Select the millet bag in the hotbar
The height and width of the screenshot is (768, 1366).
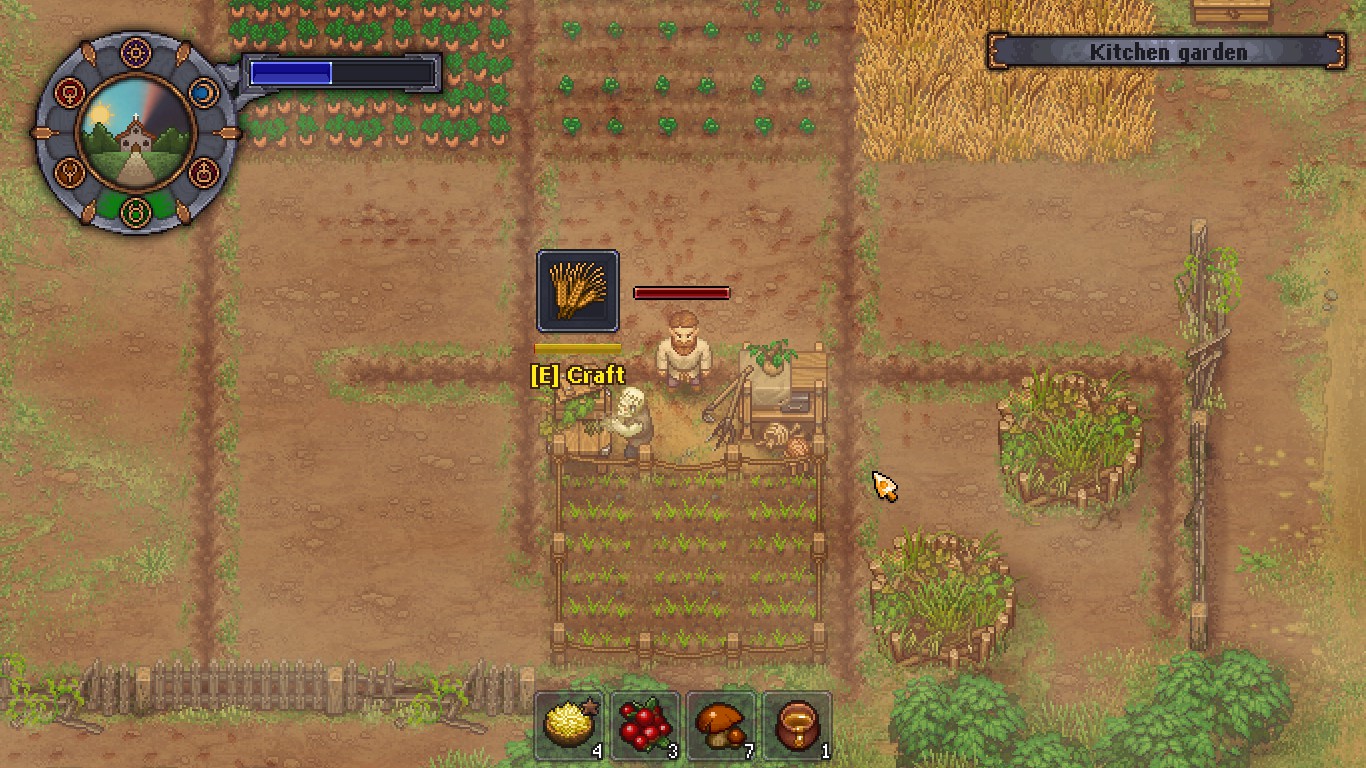click(x=570, y=722)
